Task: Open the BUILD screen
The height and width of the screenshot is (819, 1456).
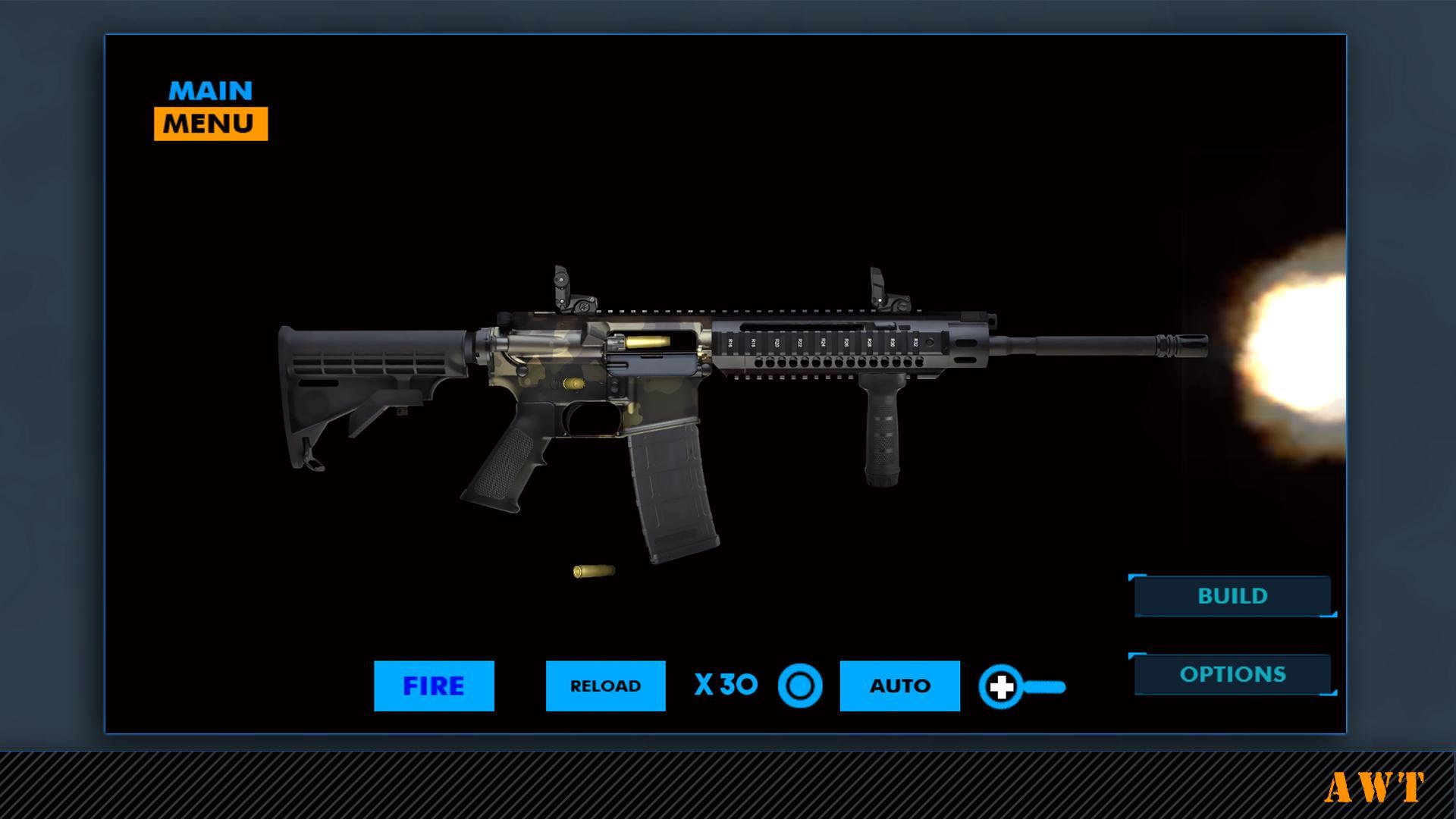Action: [x=1232, y=596]
